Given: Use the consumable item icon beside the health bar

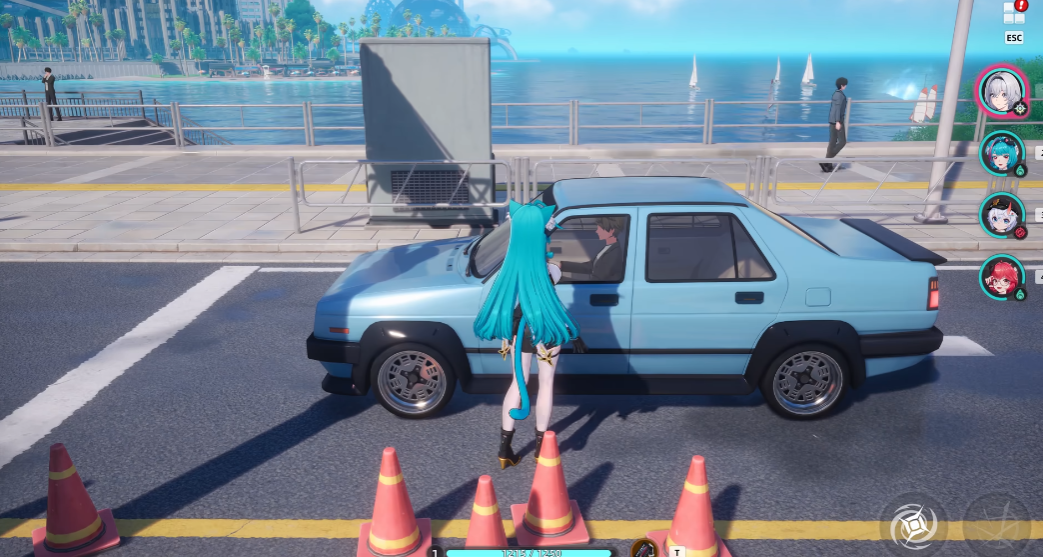Looking at the screenshot, I should click(645, 549).
